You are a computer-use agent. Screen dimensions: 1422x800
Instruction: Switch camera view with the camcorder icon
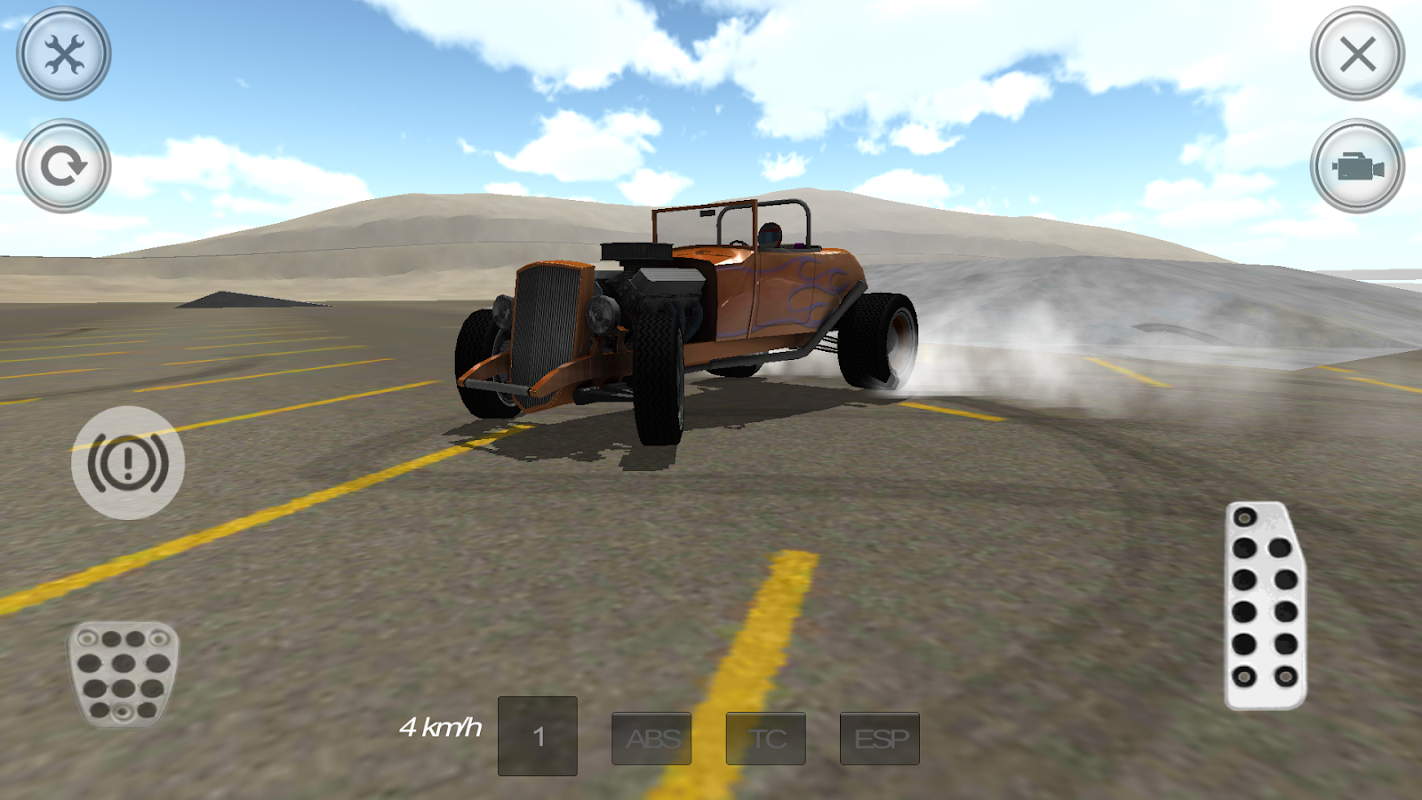[x=1357, y=165]
